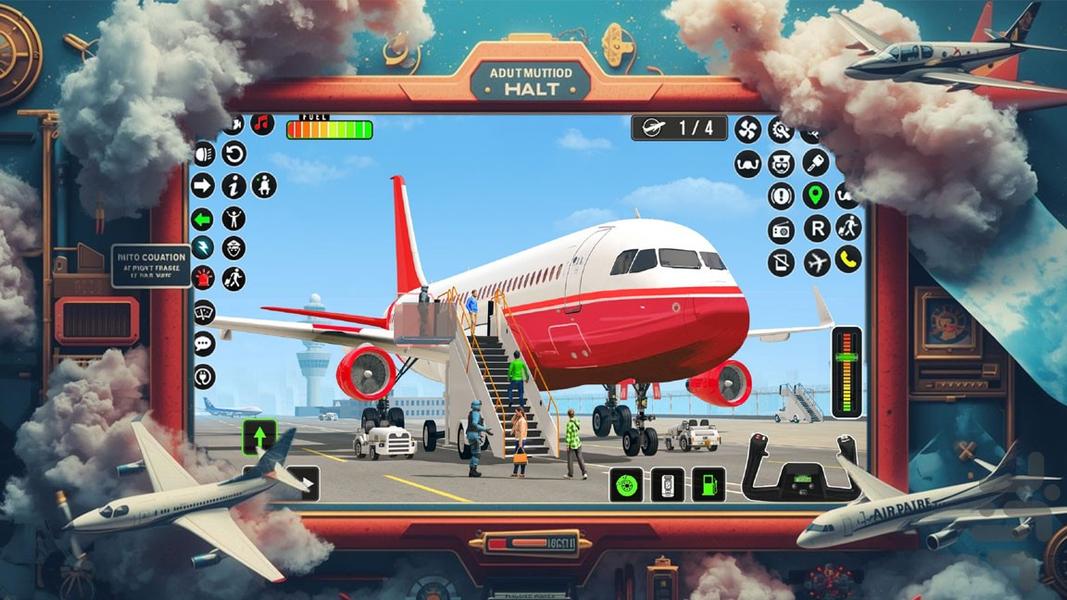Toggle the fan propeller icon
Image resolution: width=1067 pixels, height=600 pixels.
tap(748, 129)
